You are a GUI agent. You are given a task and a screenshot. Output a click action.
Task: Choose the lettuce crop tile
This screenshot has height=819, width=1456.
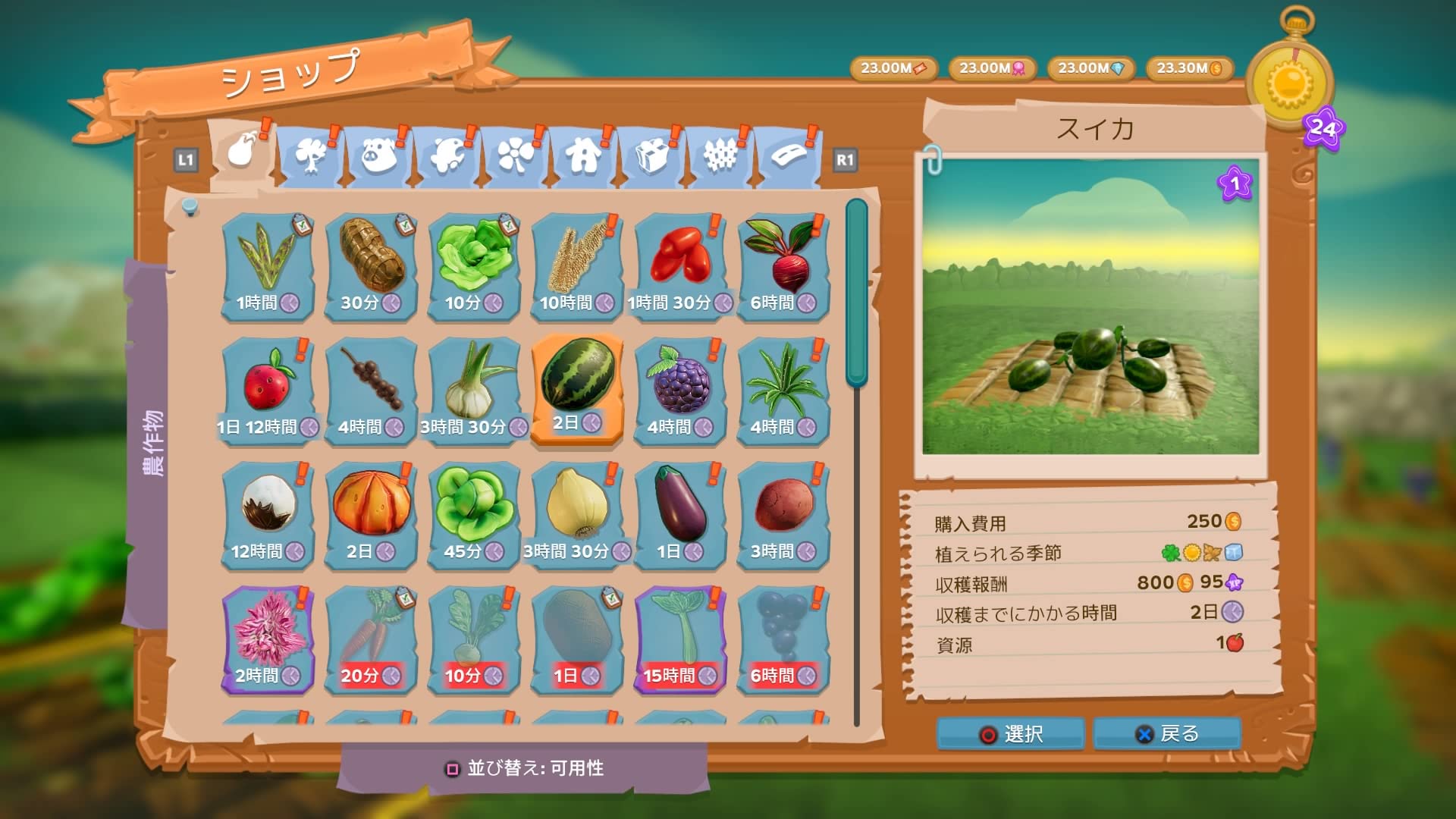pos(474,265)
